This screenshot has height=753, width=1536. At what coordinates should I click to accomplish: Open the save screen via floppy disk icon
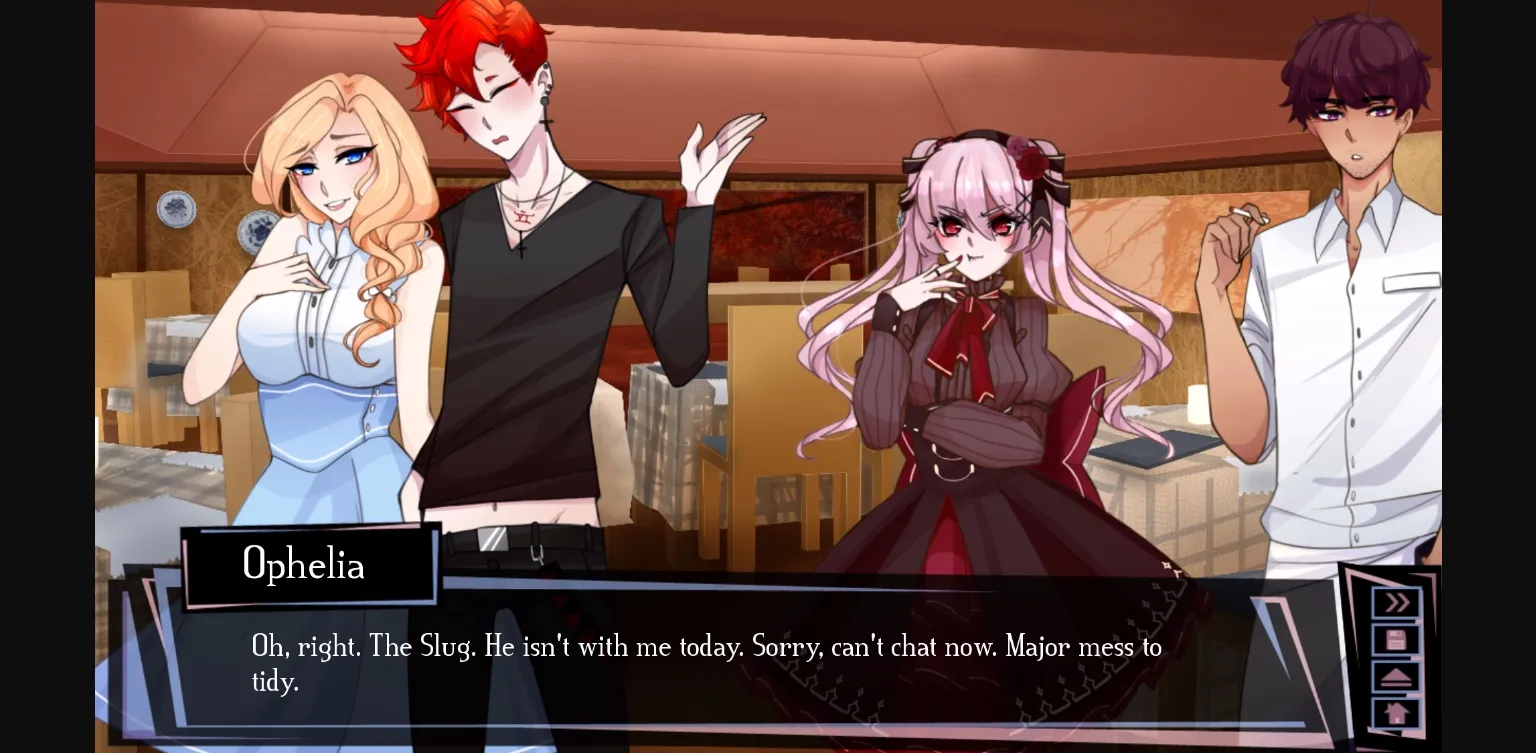1394,639
